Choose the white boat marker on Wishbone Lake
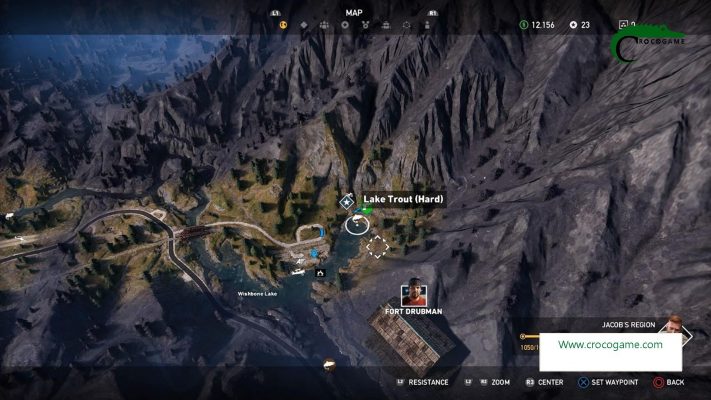 (x=298, y=271)
